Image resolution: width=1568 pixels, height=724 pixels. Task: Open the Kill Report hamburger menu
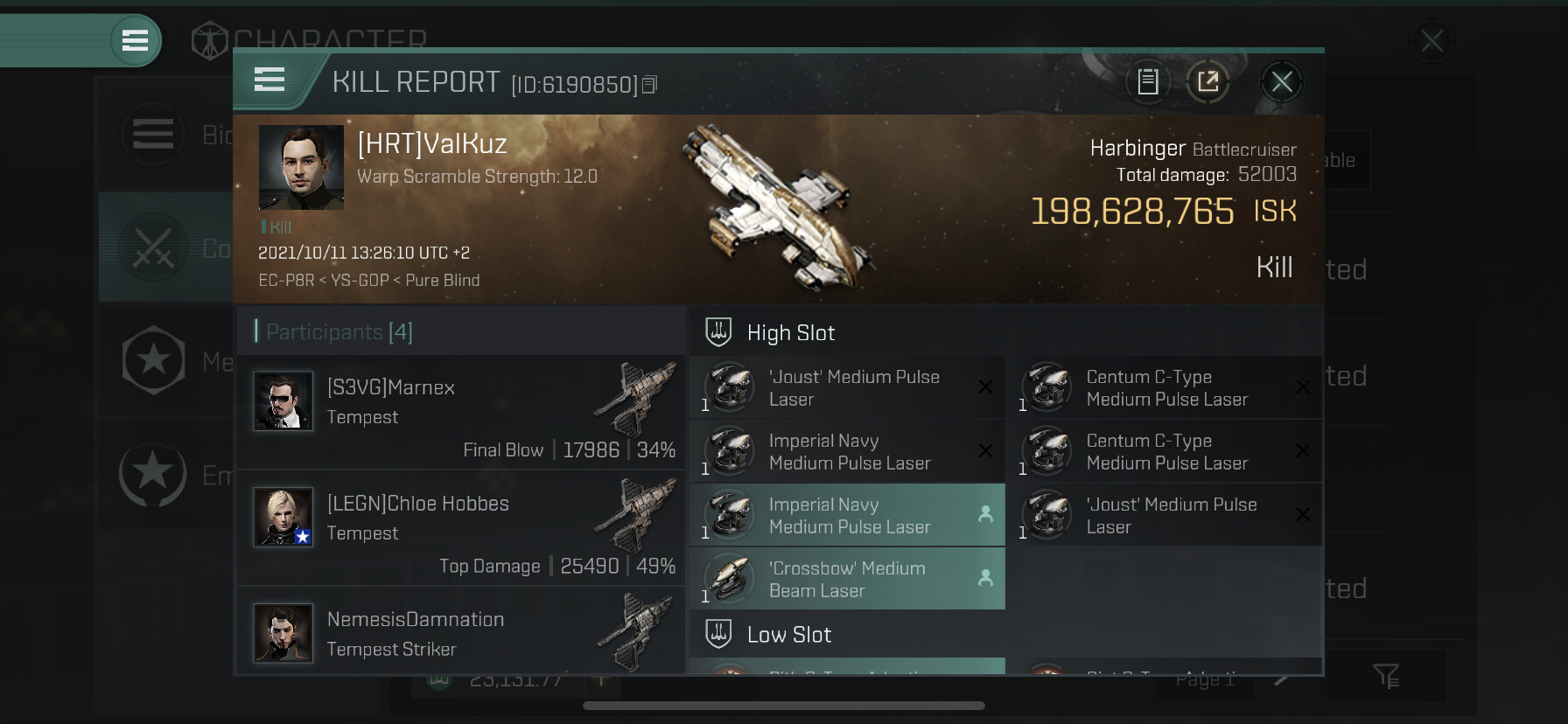click(x=269, y=80)
